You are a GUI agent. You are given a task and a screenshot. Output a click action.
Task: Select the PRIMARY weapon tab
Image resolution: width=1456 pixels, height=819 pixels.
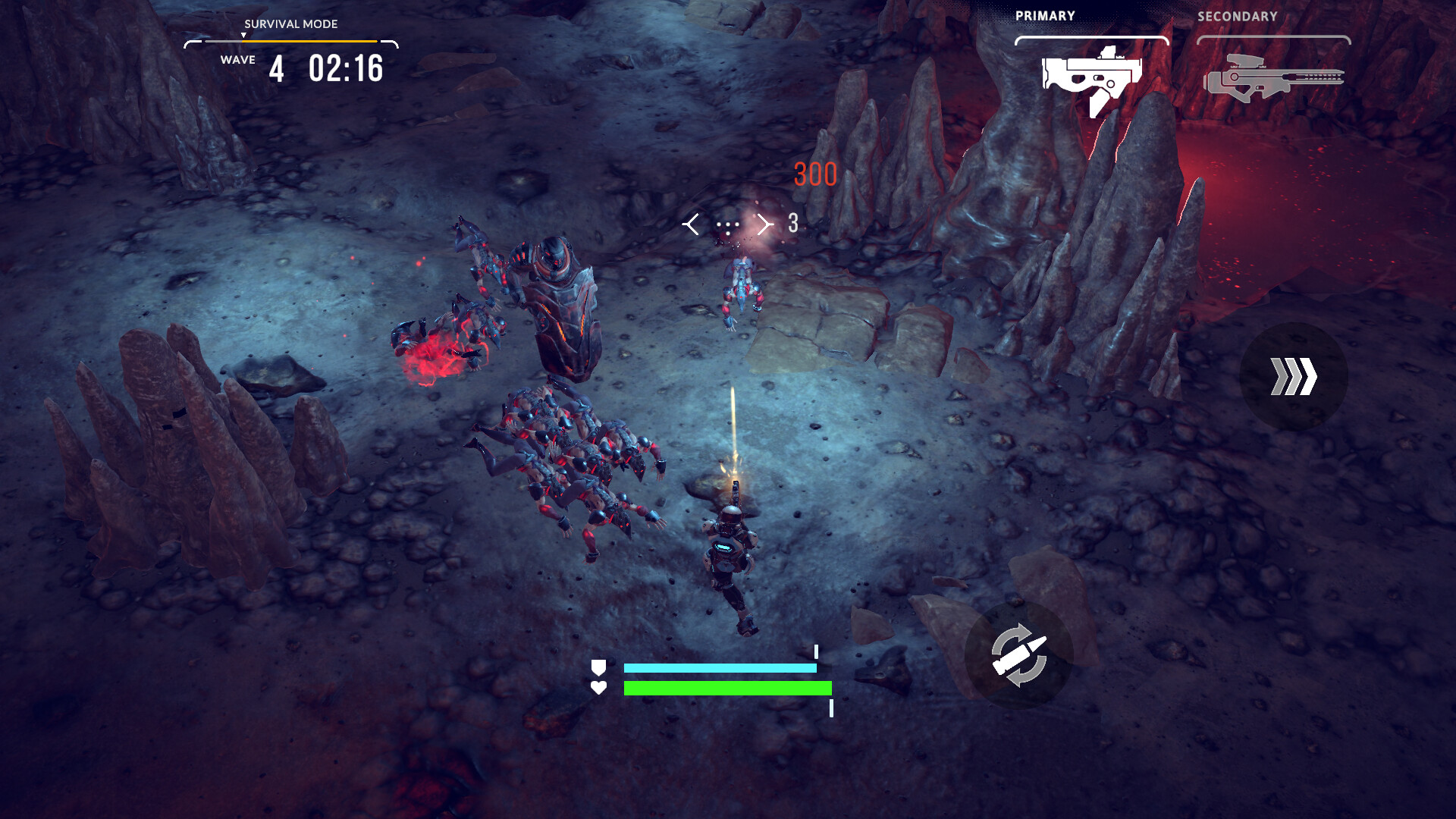click(x=1045, y=15)
